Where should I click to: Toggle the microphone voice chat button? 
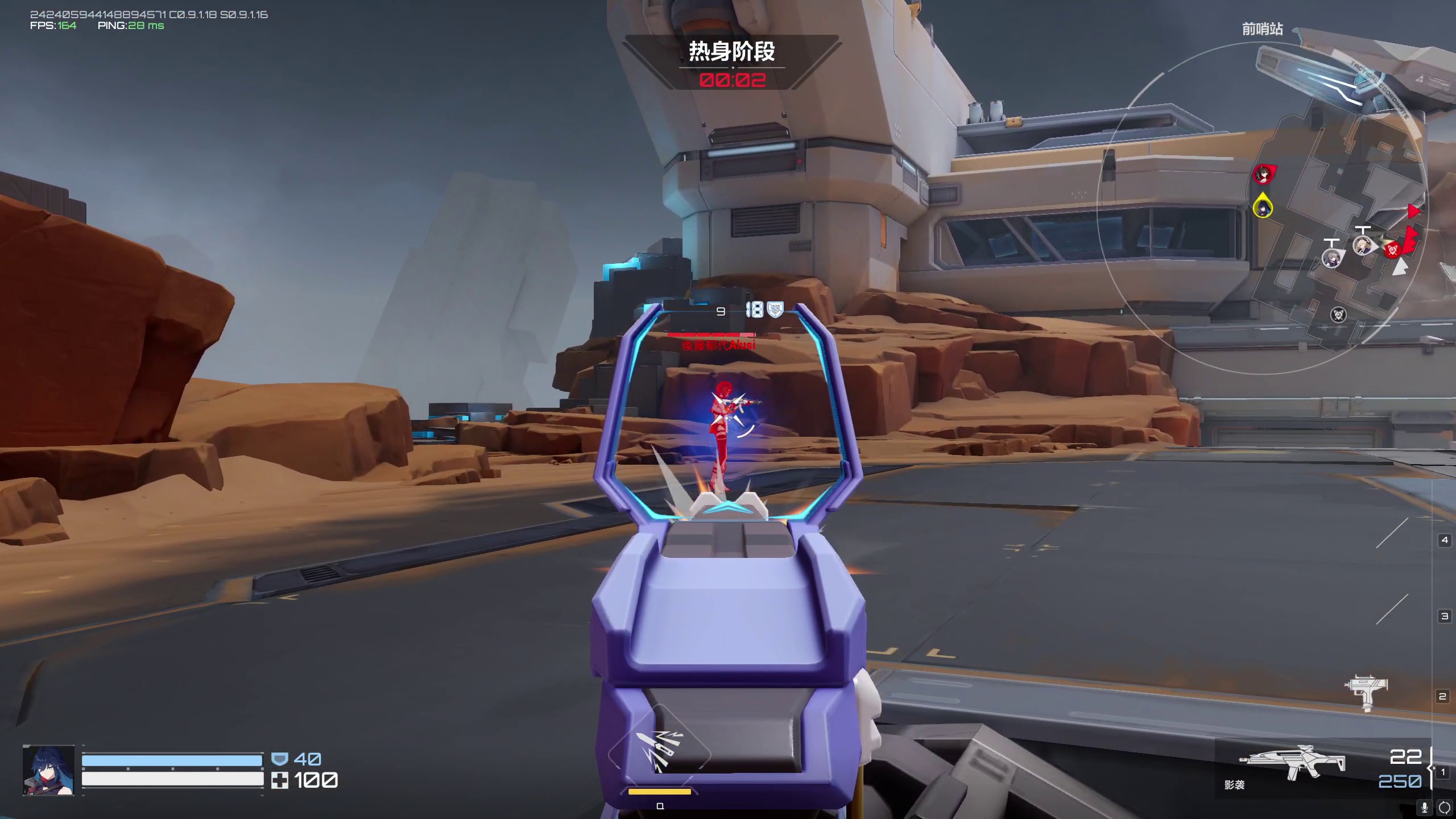tap(1424, 807)
